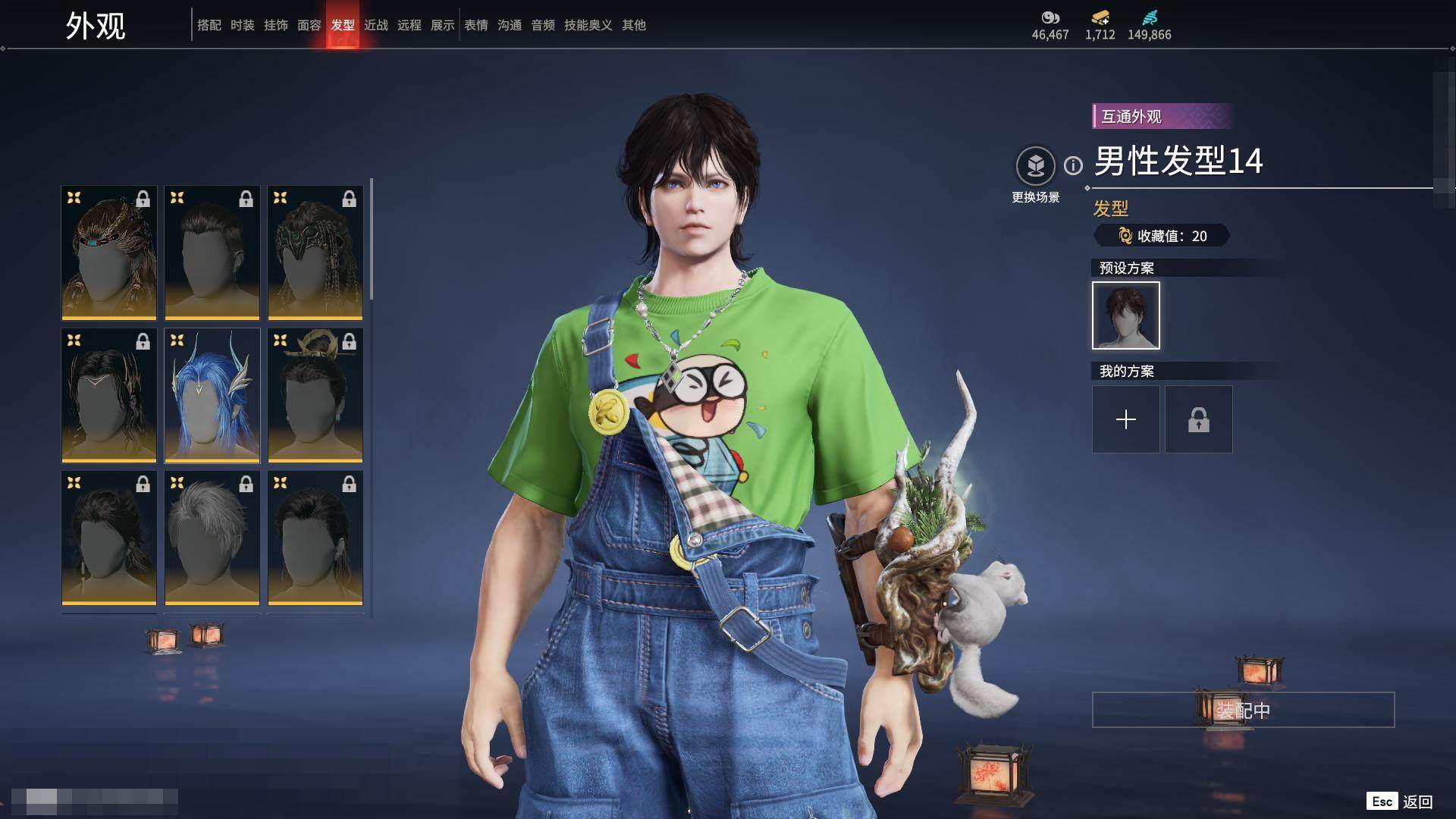Open the 近战 melee tab
The width and height of the screenshot is (1456, 819).
[375, 25]
